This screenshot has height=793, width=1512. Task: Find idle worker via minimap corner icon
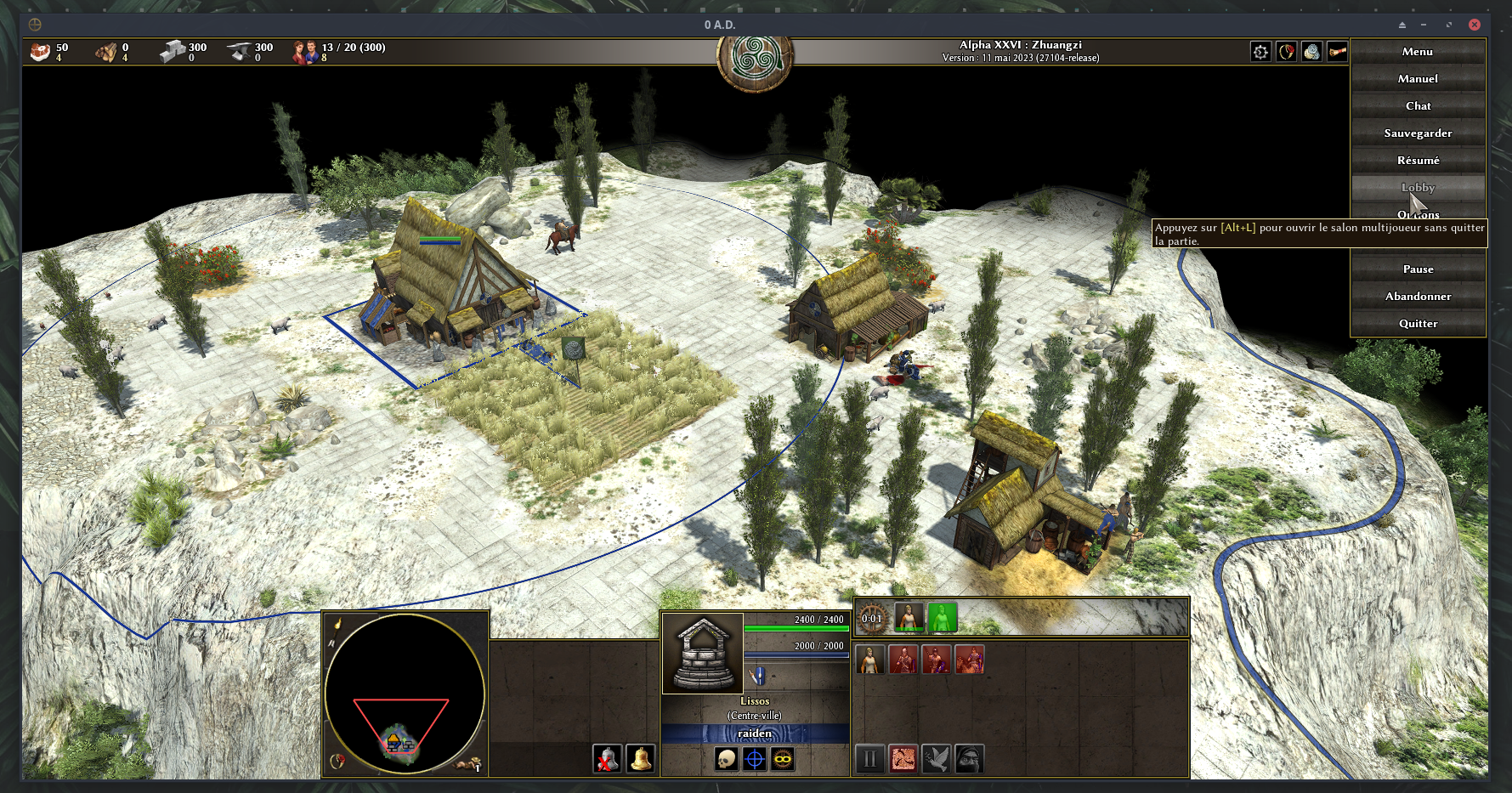[x=468, y=764]
